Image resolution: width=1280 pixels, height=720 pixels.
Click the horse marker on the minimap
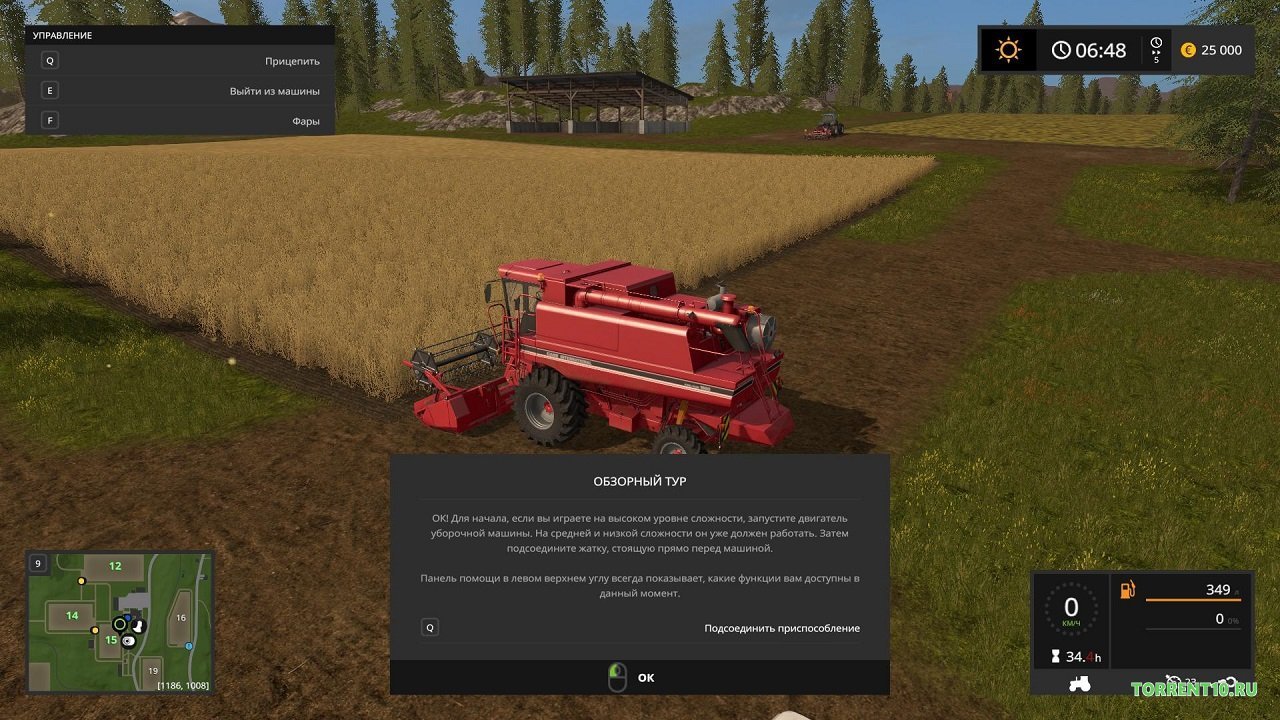[x=139, y=624]
